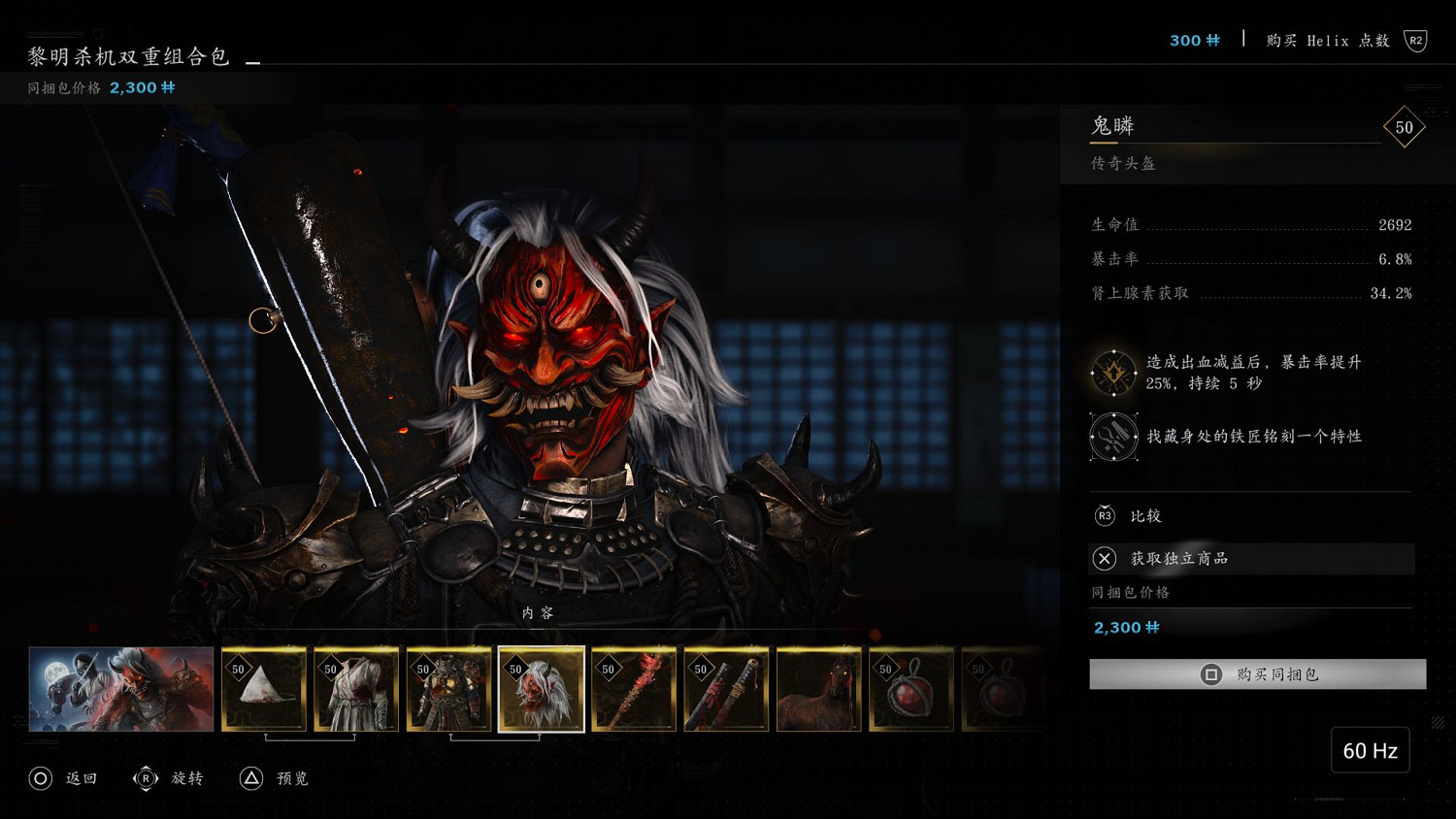Click the blacksmith engraving perk icon
The height and width of the screenshot is (819, 1456).
1113,437
